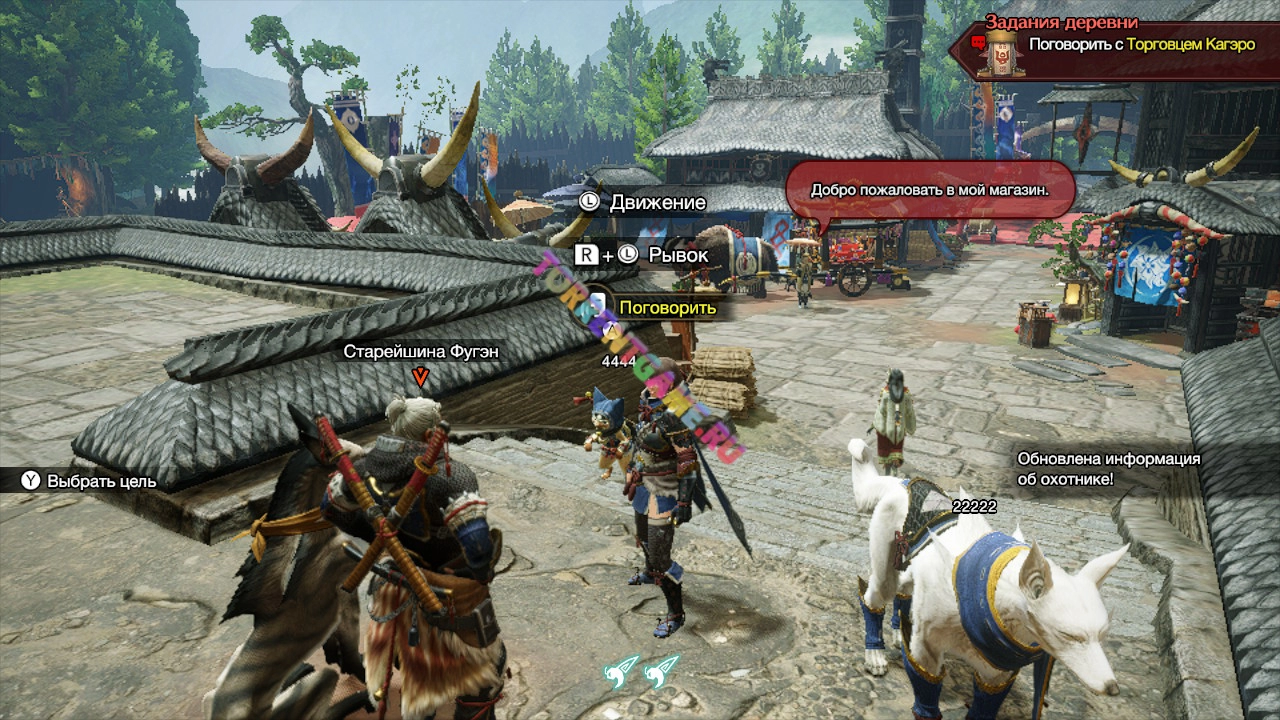Click the merchant's welcome speech bubble
The width and height of the screenshot is (1280, 720).
(928, 190)
